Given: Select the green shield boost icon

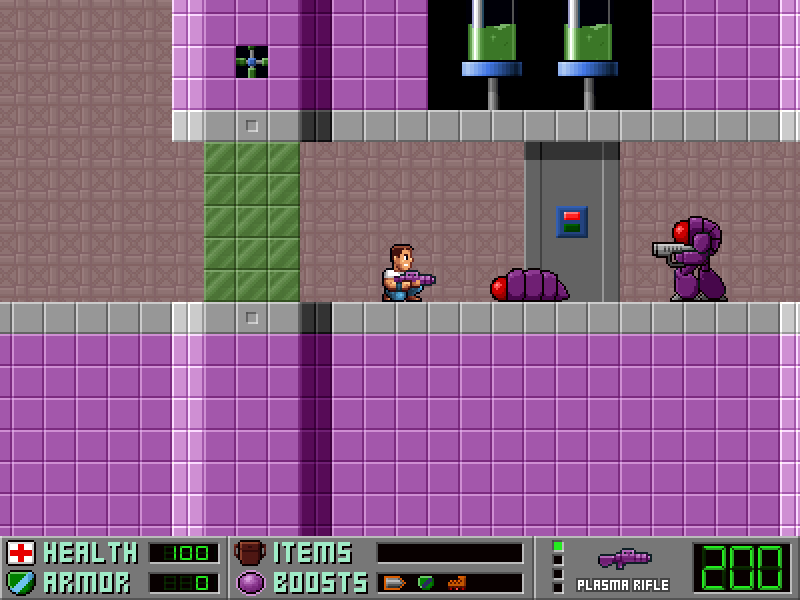Looking at the screenshot, I should tap(426, 582).
